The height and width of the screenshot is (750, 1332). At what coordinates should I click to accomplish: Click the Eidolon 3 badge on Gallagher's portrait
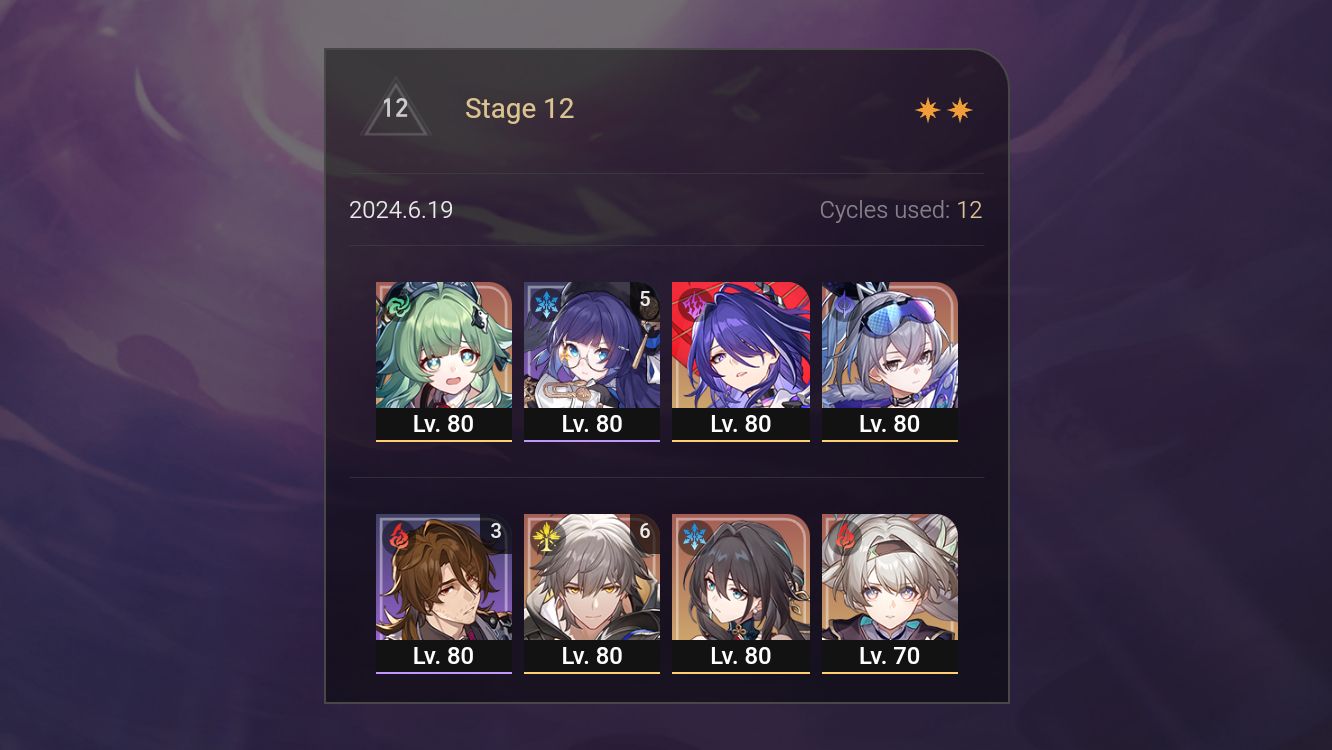tap(496, 531)
